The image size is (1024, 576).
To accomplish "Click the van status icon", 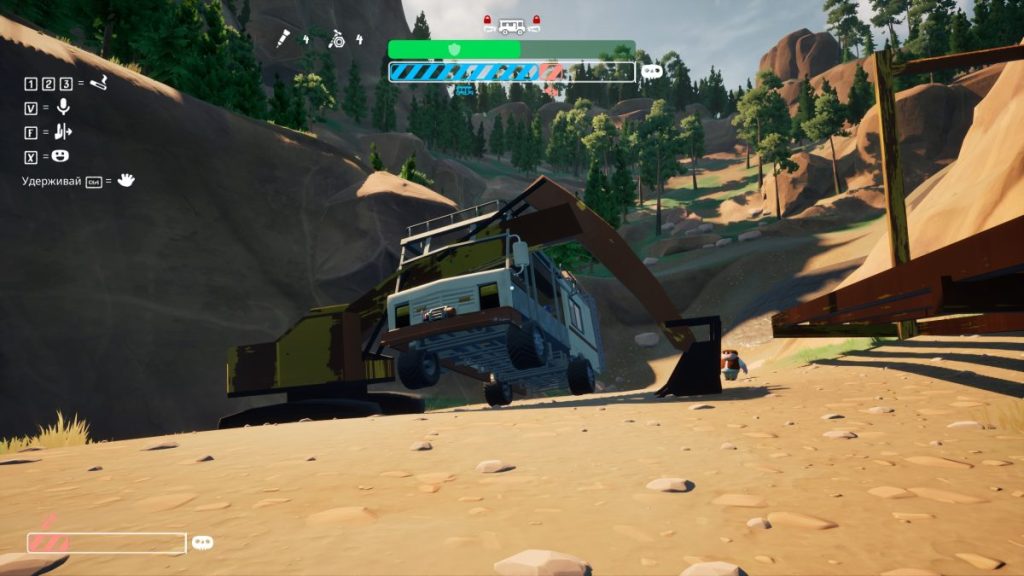I will coord(511,24).
